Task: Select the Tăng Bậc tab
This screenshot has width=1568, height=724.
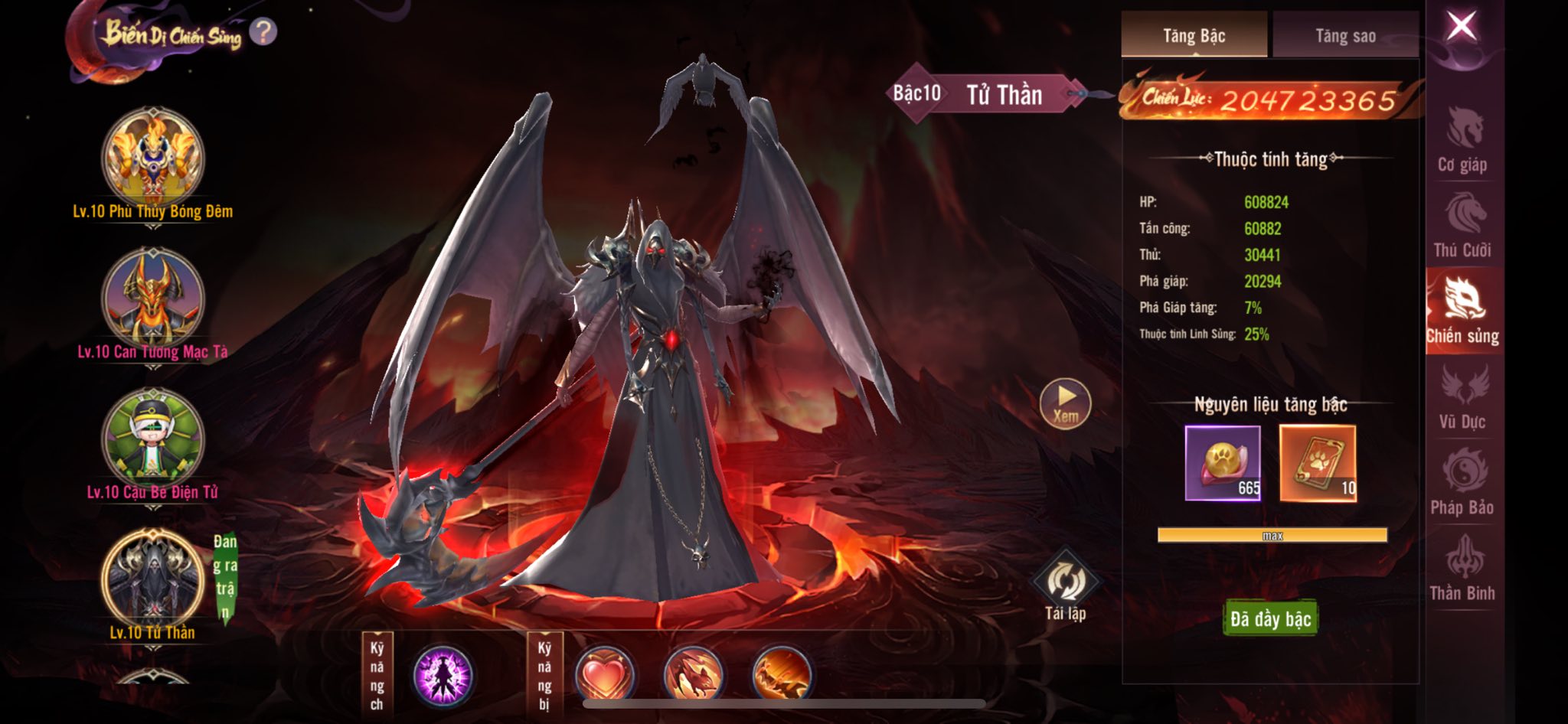Action: click(x=1194, y=36)
